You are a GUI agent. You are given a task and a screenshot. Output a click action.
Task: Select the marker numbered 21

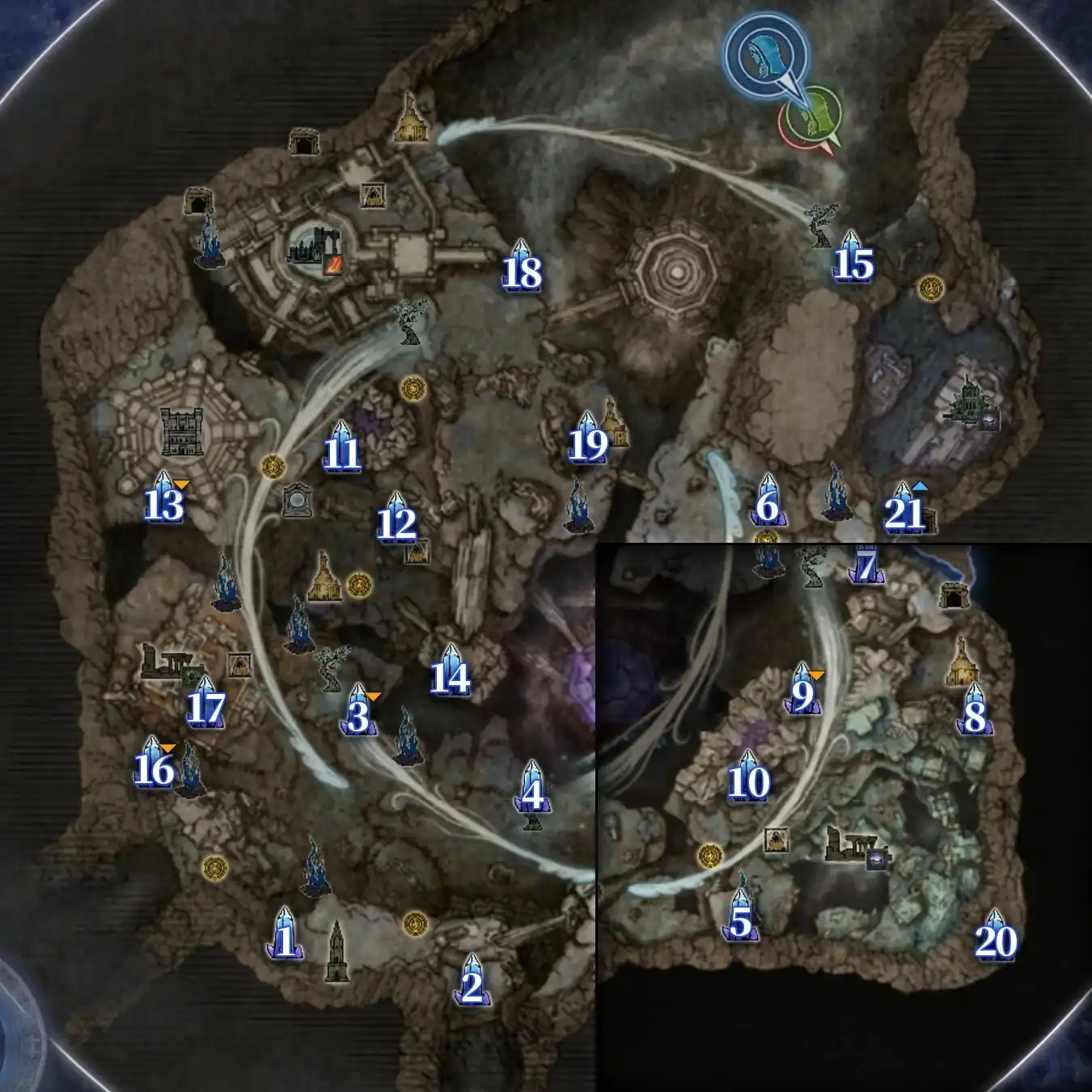(x=904, y=510)
